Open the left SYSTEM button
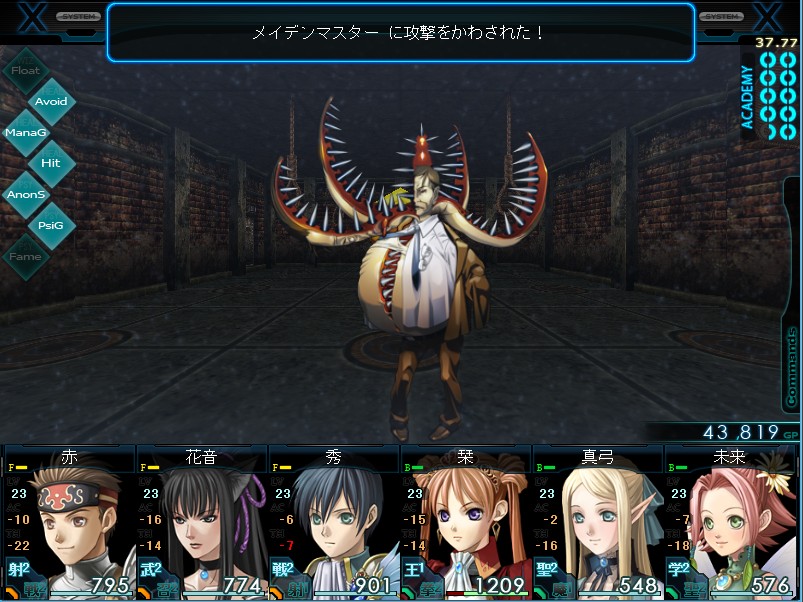The image size is (803, 602). [x=78, y=17]
